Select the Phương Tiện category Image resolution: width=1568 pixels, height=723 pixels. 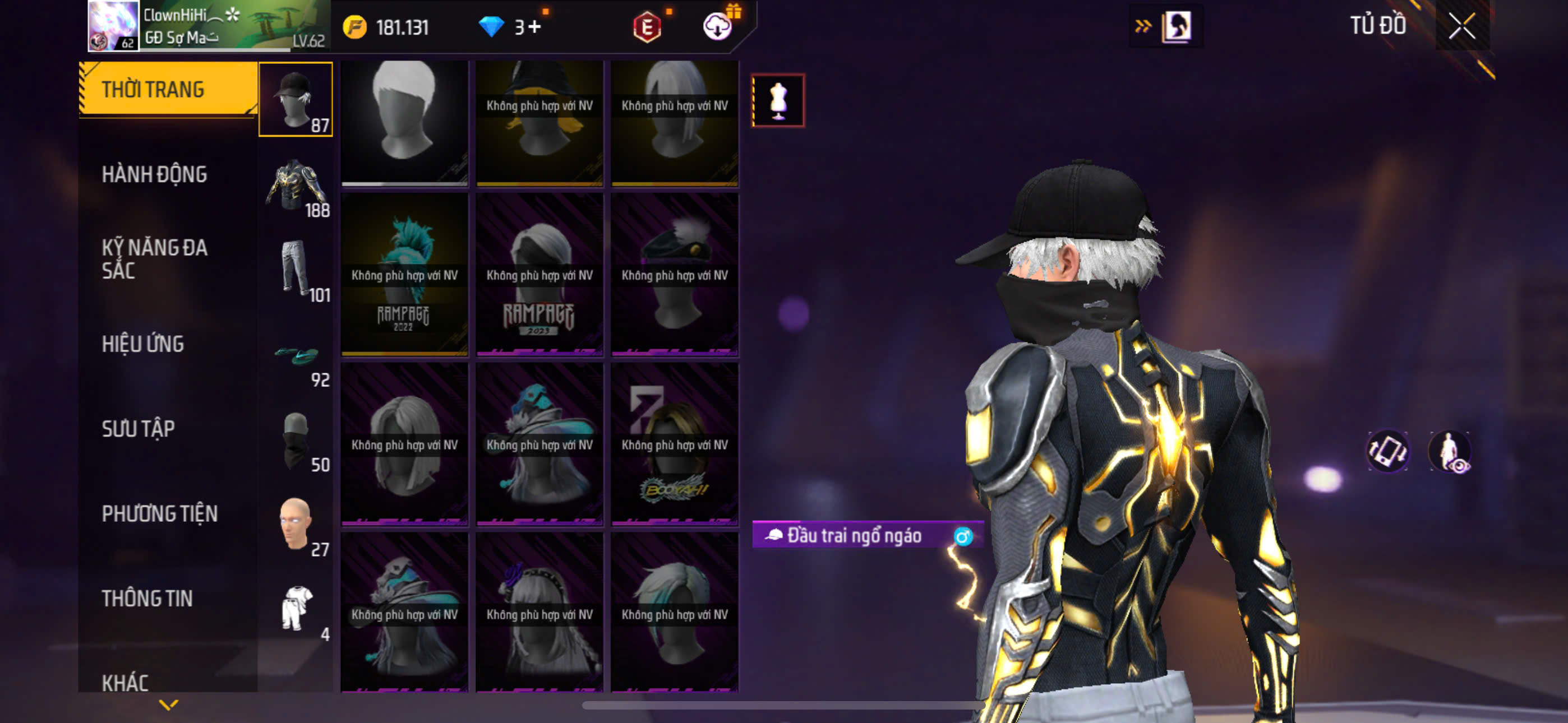click(x=159, y=513)
